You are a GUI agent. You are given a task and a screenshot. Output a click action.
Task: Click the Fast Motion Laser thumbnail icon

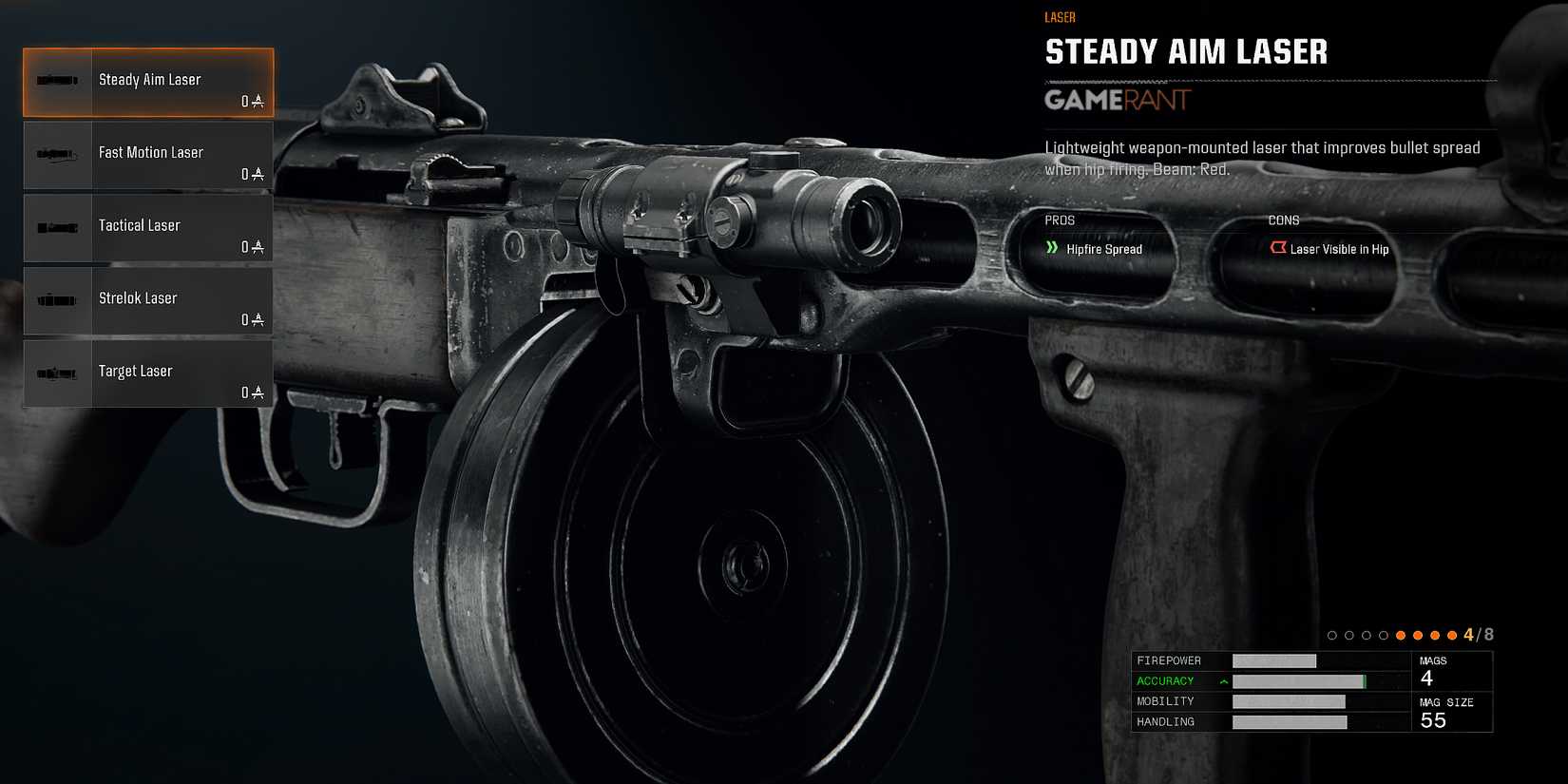tap(55, 155)
